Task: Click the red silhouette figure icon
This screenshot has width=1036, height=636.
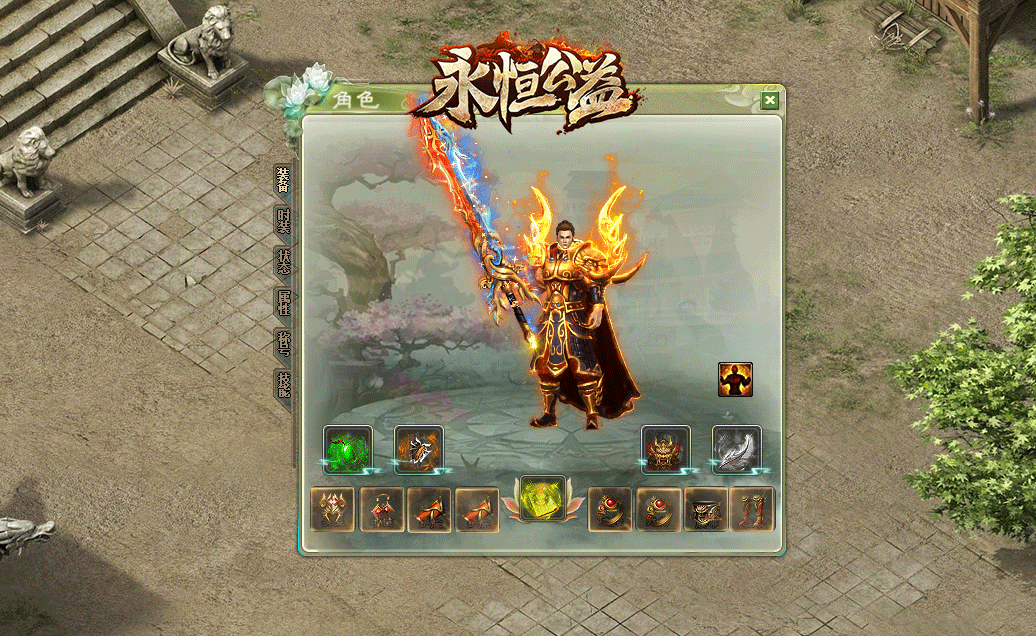Action: [735, 379]
